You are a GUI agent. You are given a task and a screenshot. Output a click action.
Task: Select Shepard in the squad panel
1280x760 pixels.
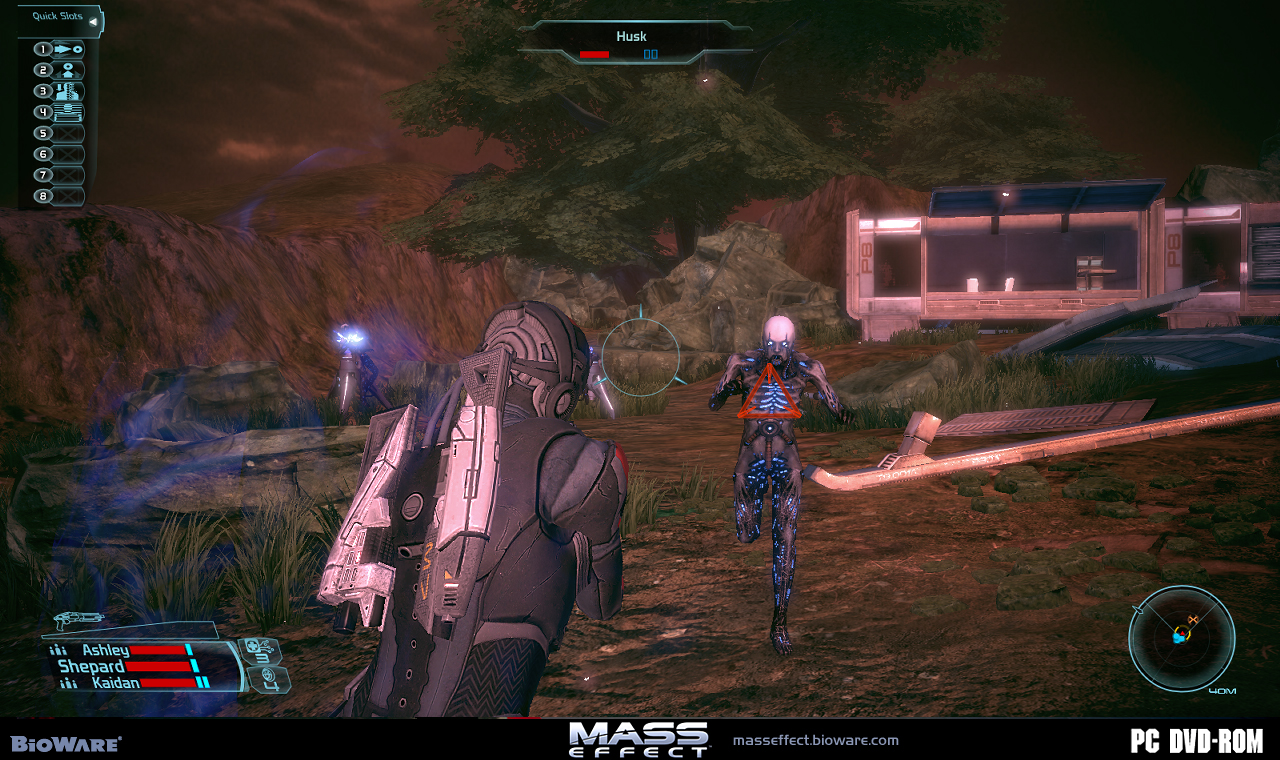(91, 666)
